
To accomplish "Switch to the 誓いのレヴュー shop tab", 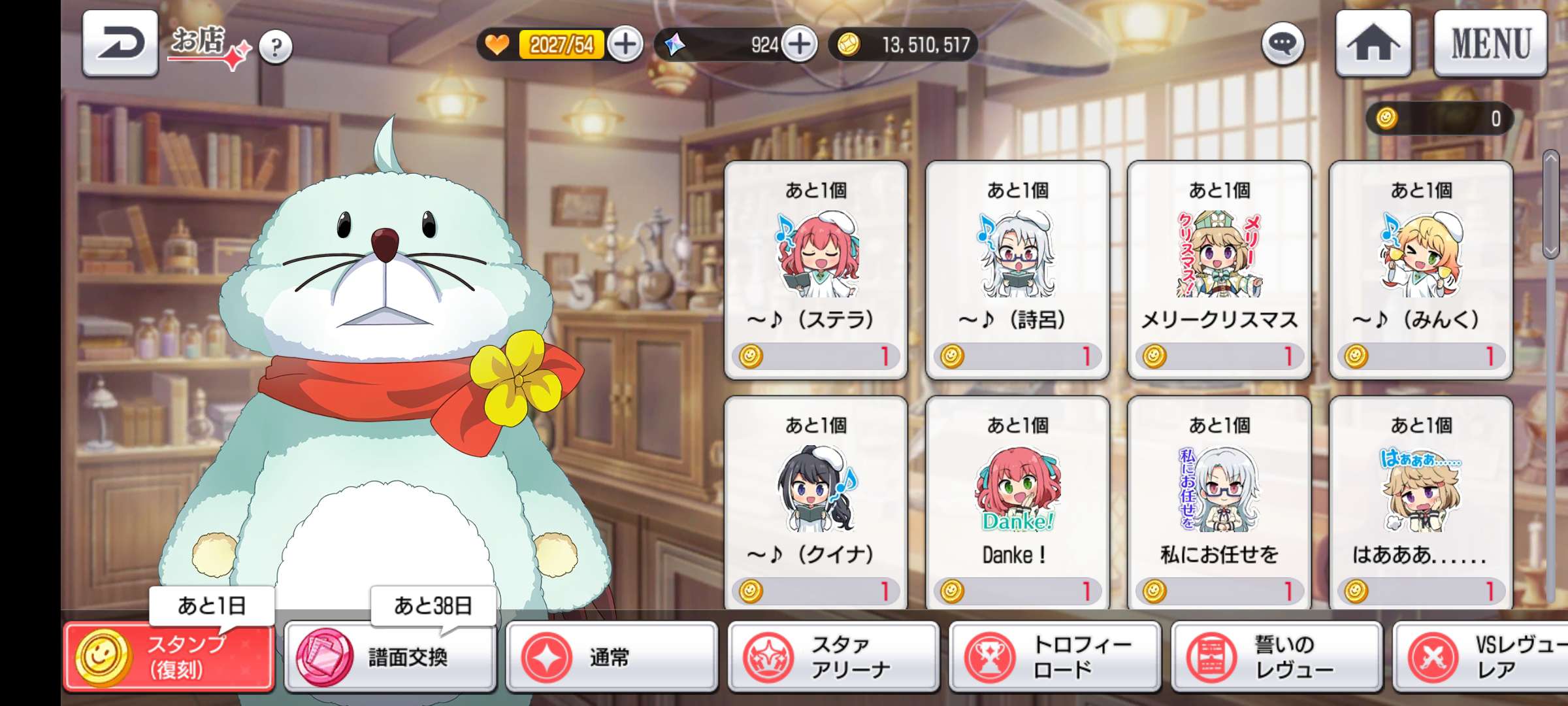I will pos(1277,657).
